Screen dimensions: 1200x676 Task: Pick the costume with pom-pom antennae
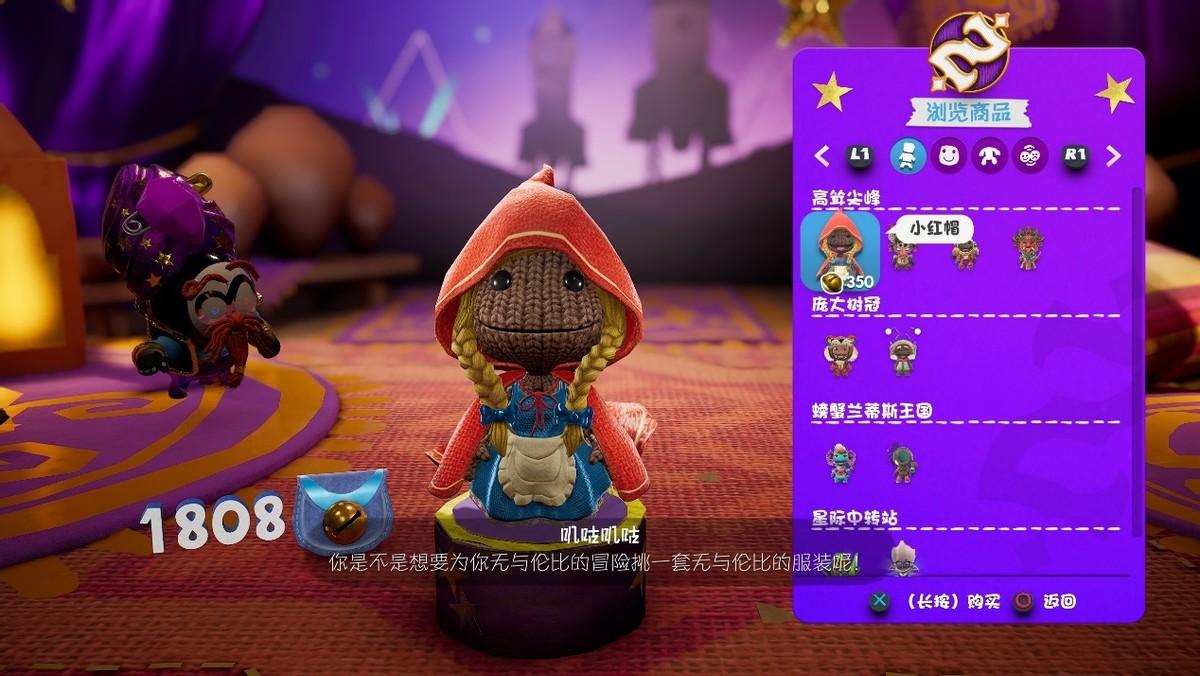click(903, 352)
